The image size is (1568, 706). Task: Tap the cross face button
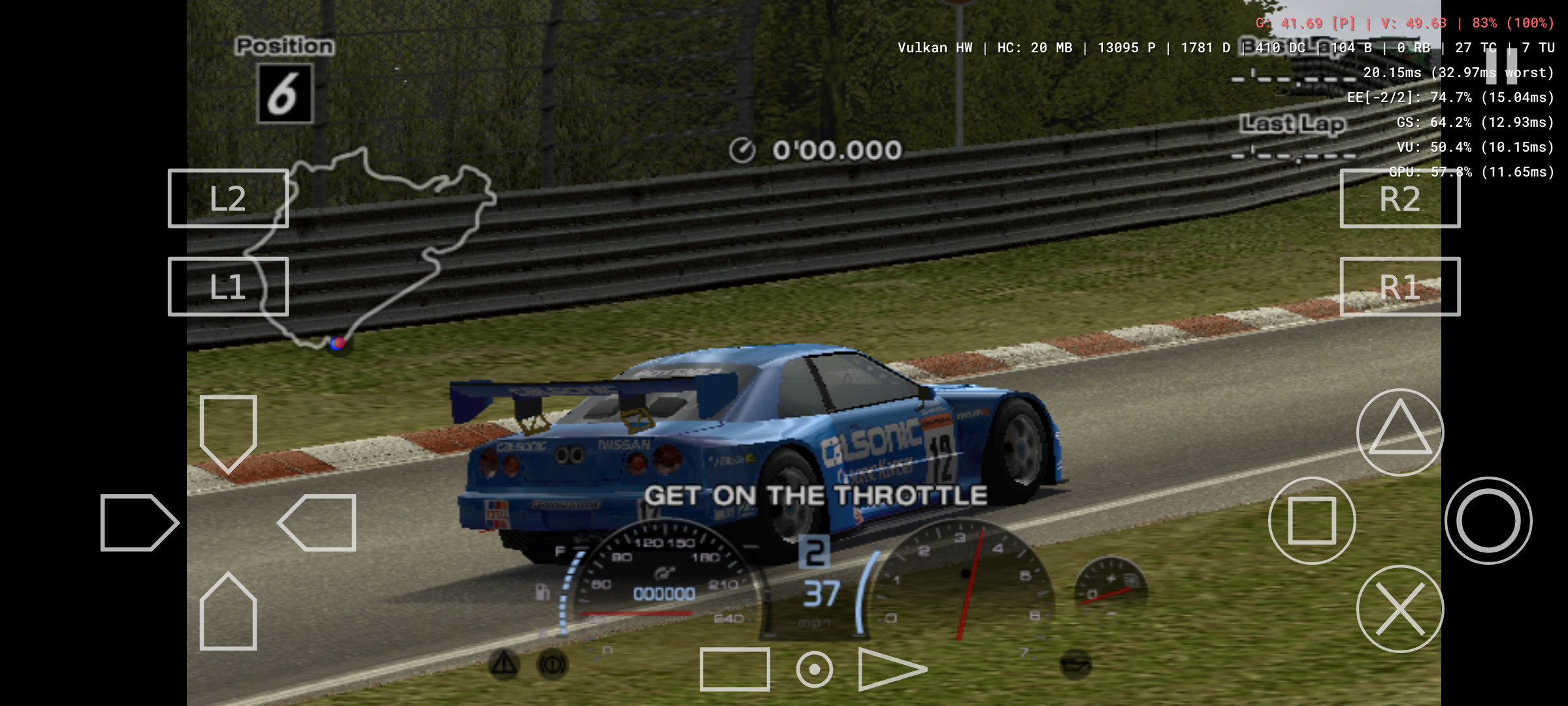coord(1399,609)
